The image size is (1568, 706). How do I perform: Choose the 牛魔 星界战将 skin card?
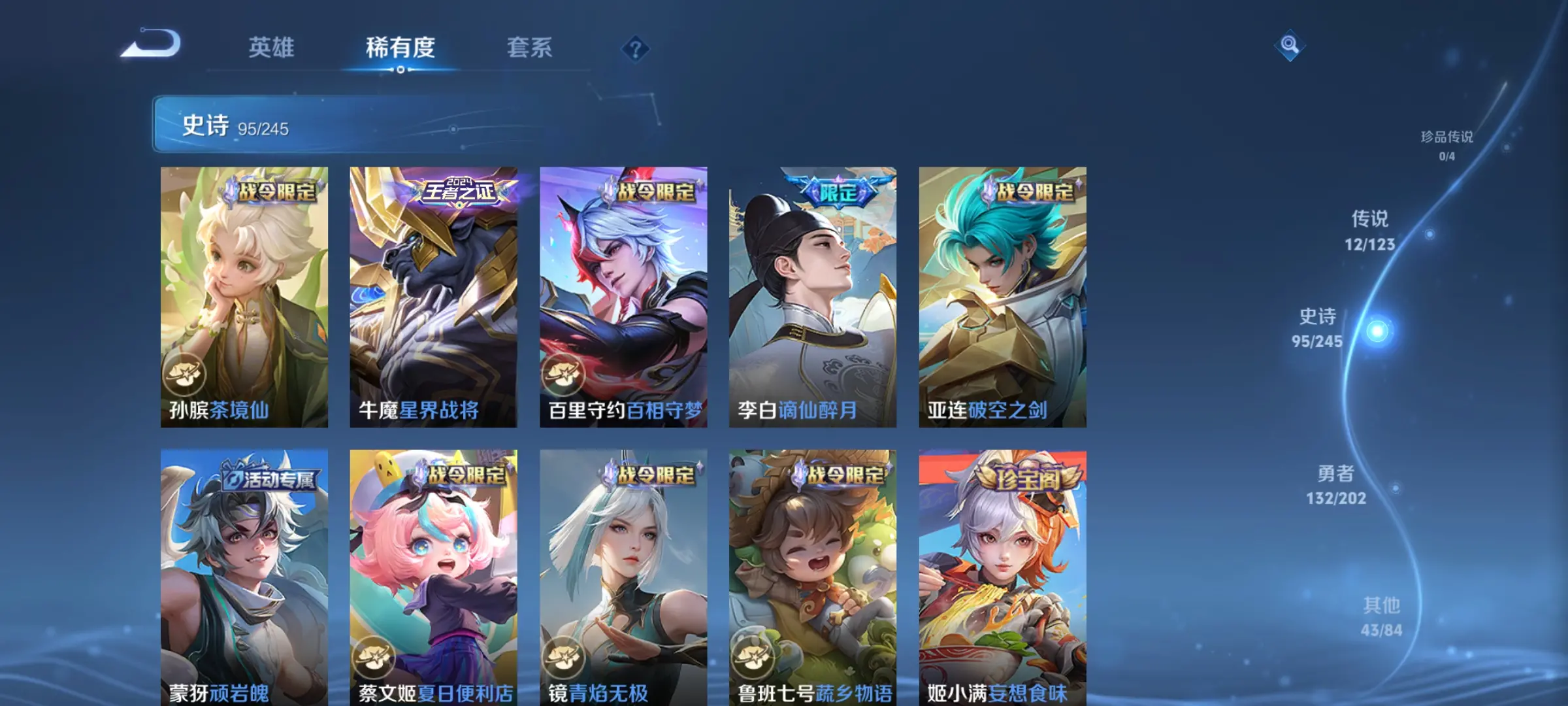[x=433, y=297]
